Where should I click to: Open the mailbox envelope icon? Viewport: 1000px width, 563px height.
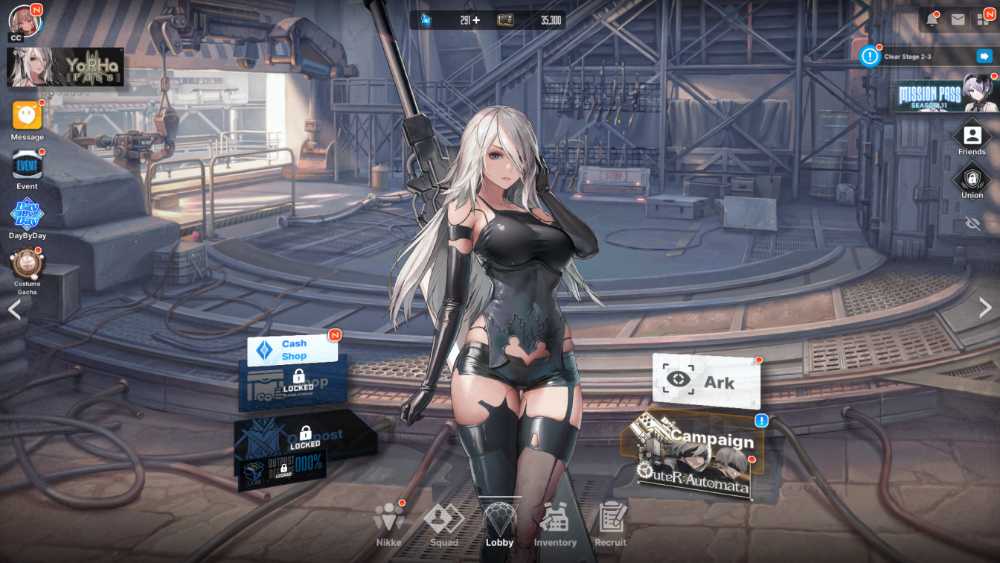tap(958, 19)
